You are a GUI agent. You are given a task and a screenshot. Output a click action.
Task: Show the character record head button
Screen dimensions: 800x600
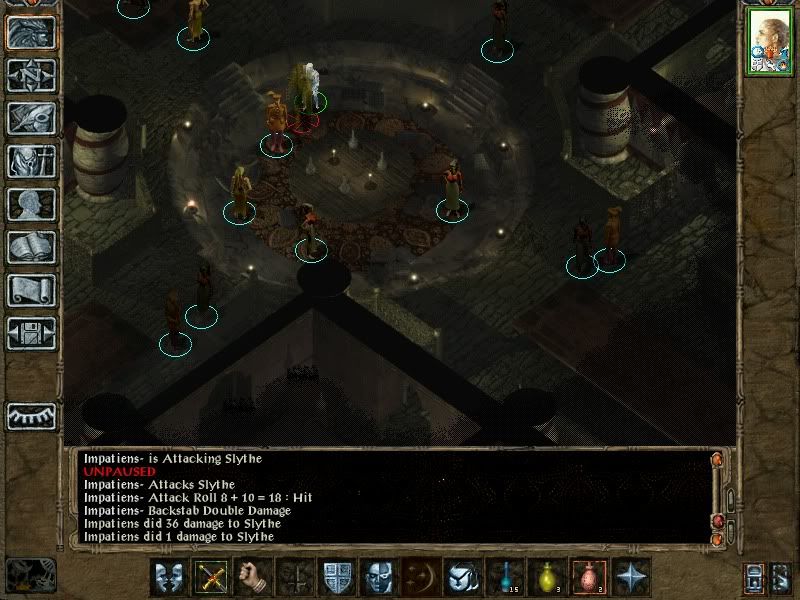pos(31,204)
